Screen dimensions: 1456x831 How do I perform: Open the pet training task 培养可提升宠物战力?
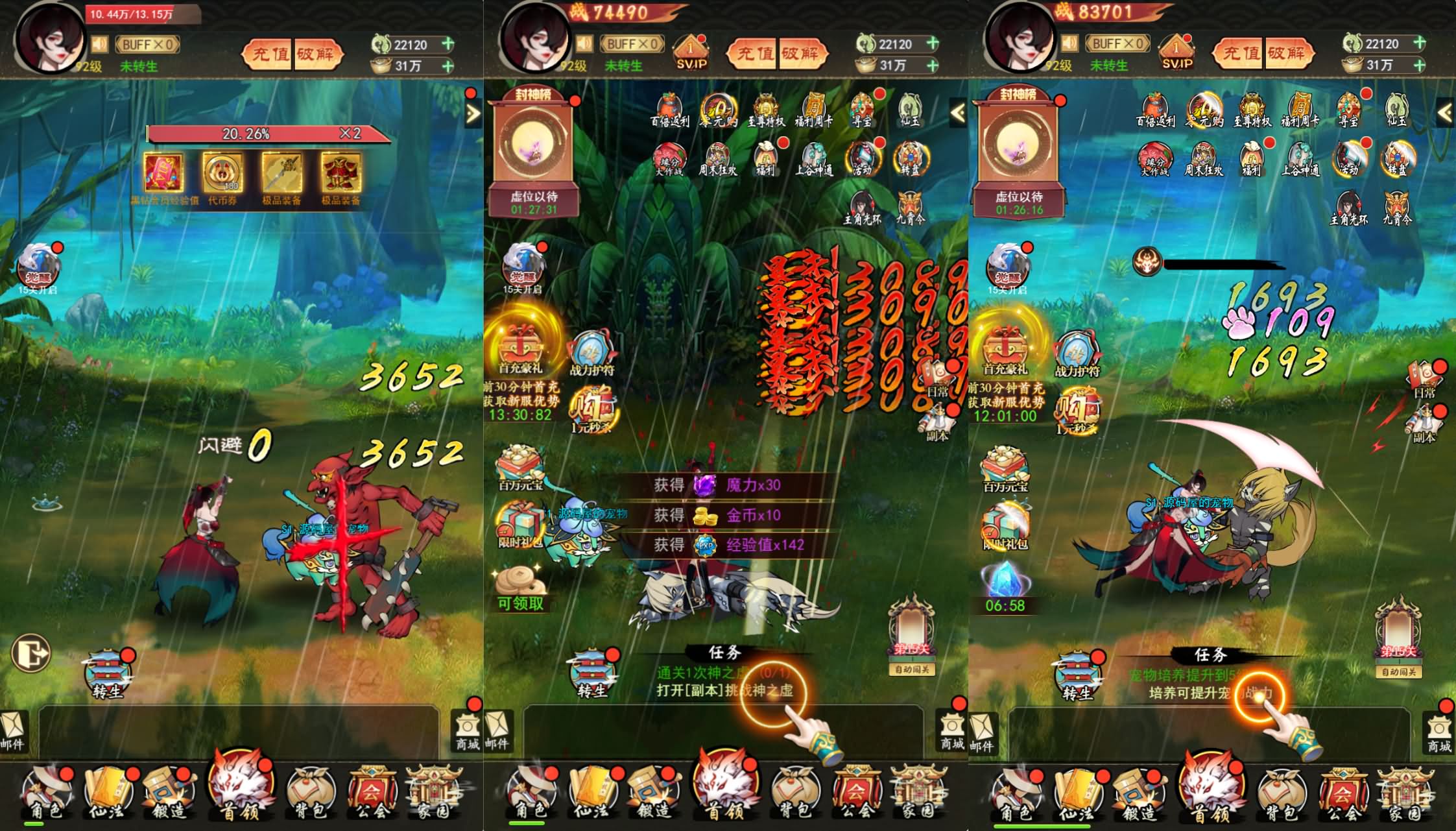coord(1210,693)
